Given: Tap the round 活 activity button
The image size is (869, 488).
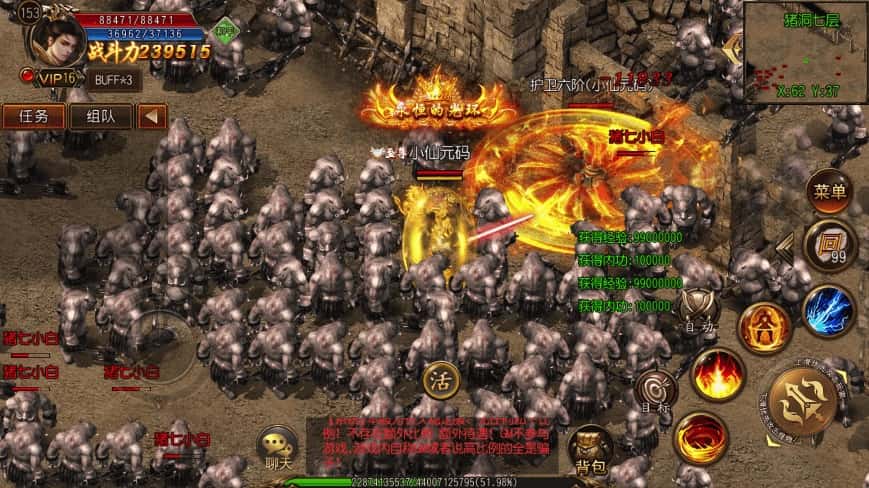Looking at the screenshot, I should (437, 381).
